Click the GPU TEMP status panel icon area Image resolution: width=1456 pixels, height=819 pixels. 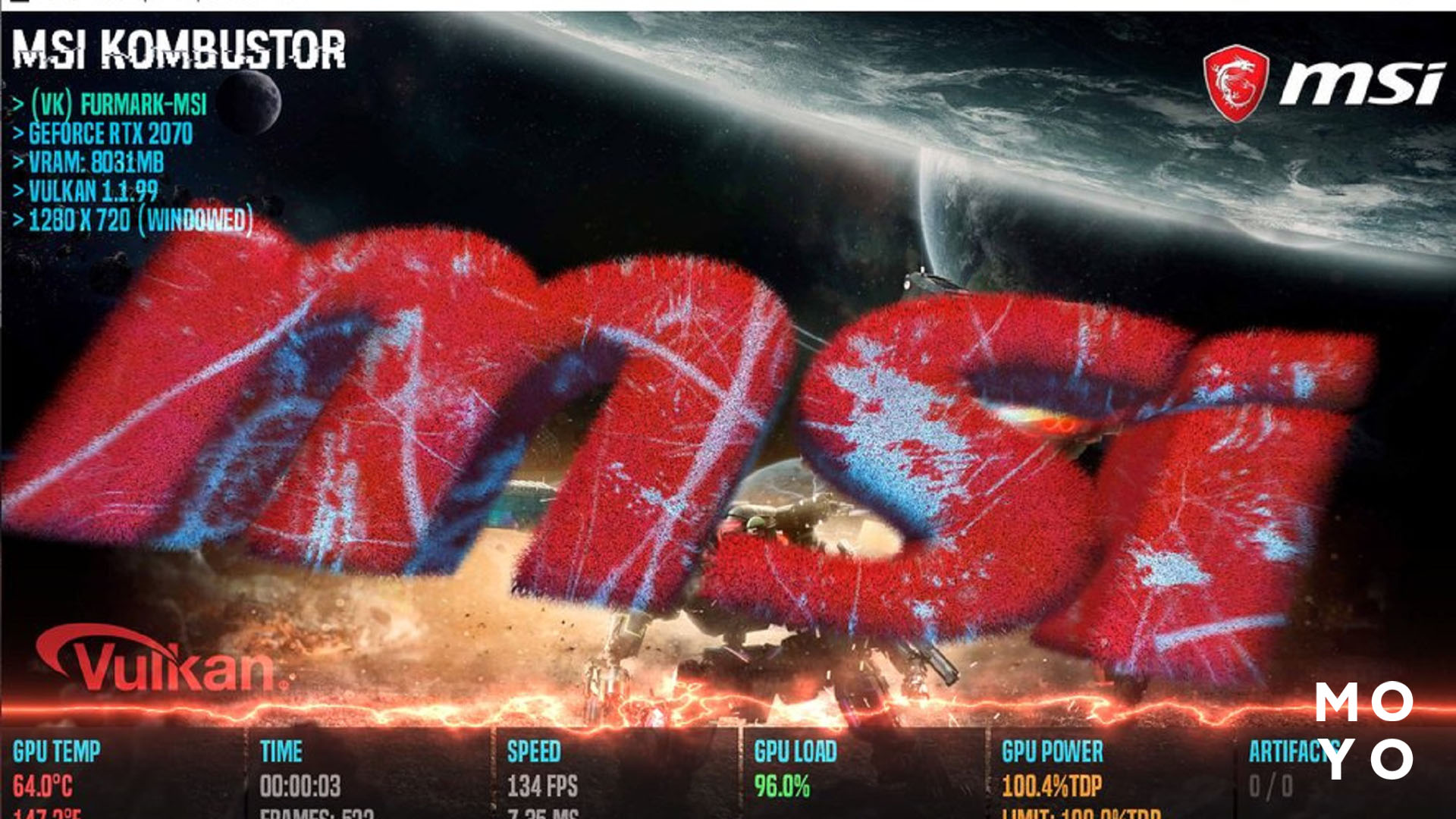pos(57,753)
